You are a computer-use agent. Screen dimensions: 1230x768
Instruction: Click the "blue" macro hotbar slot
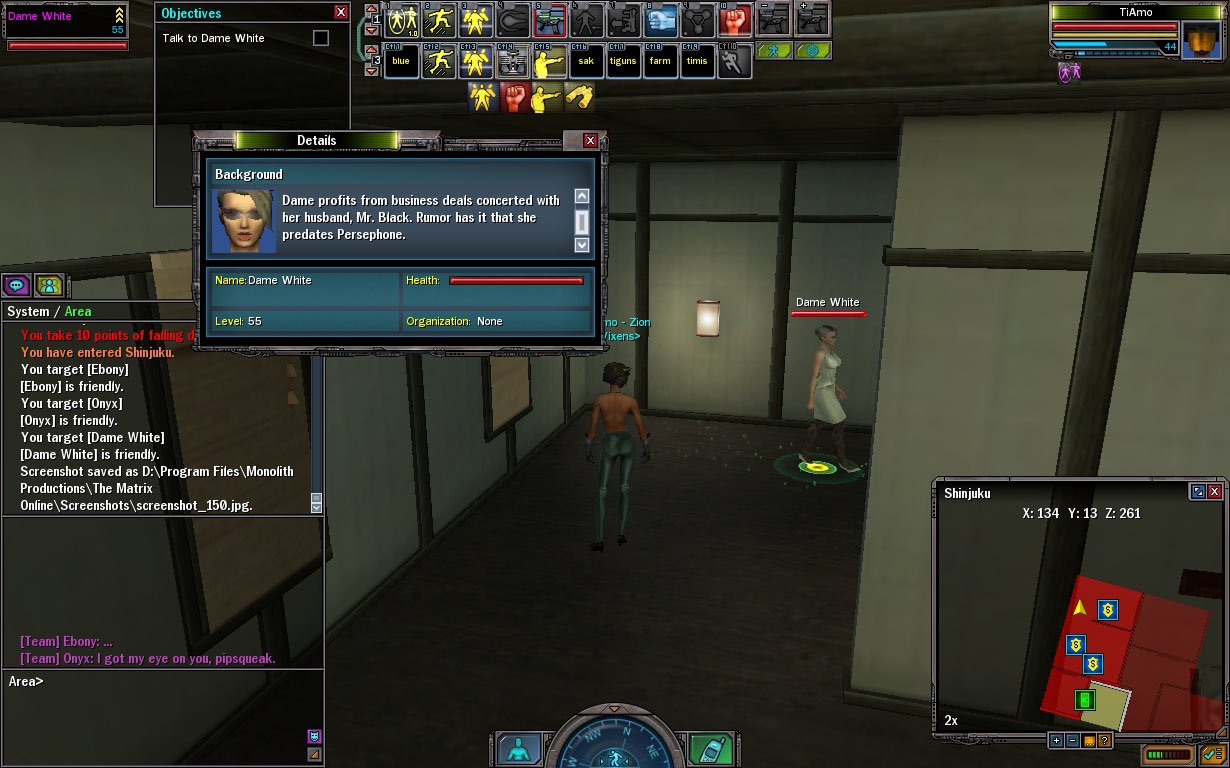tap(401, 61)
